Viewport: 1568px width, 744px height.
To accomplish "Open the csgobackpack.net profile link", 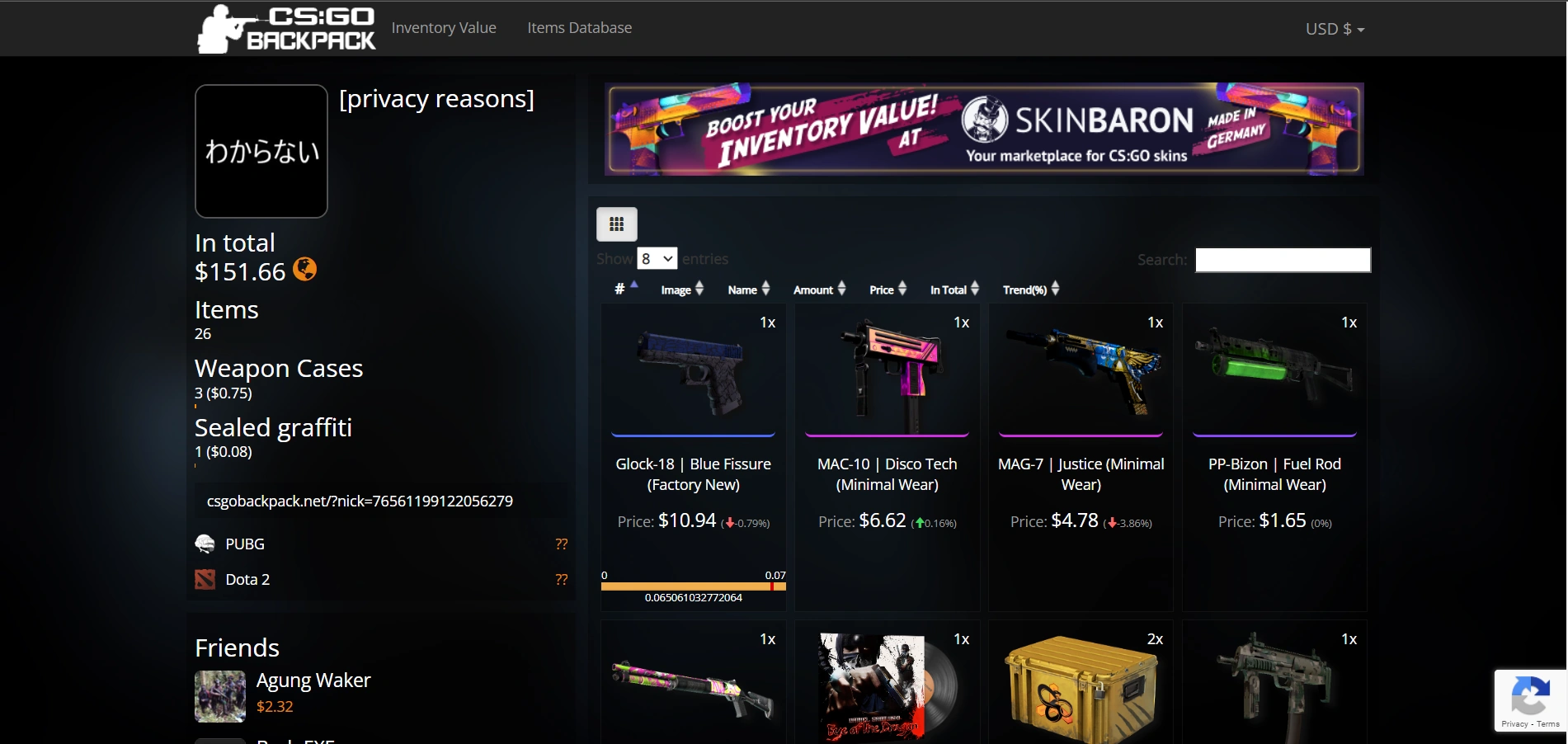I will [x=360, y=501].
